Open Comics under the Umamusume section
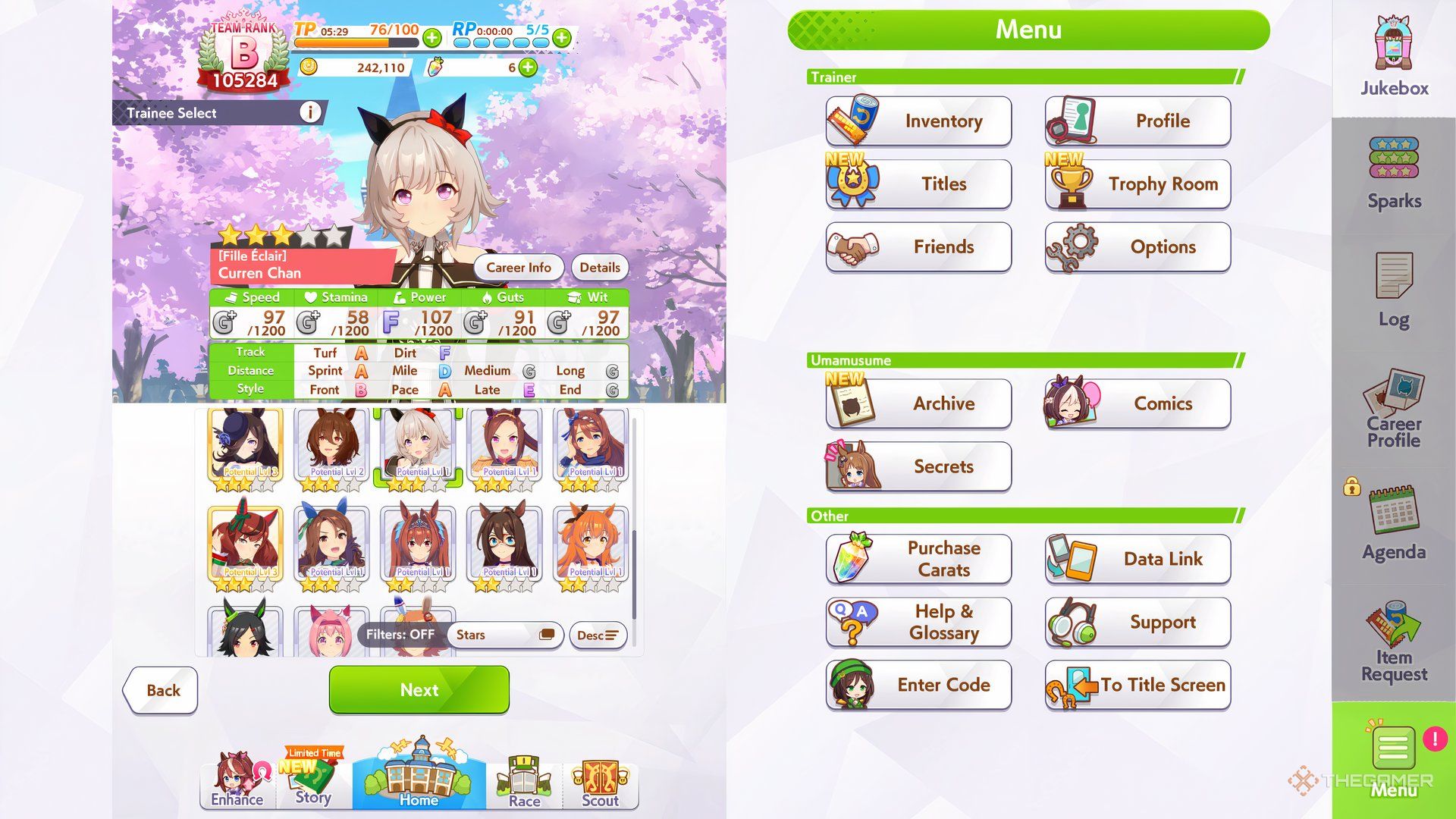 tap(1137, 403)
